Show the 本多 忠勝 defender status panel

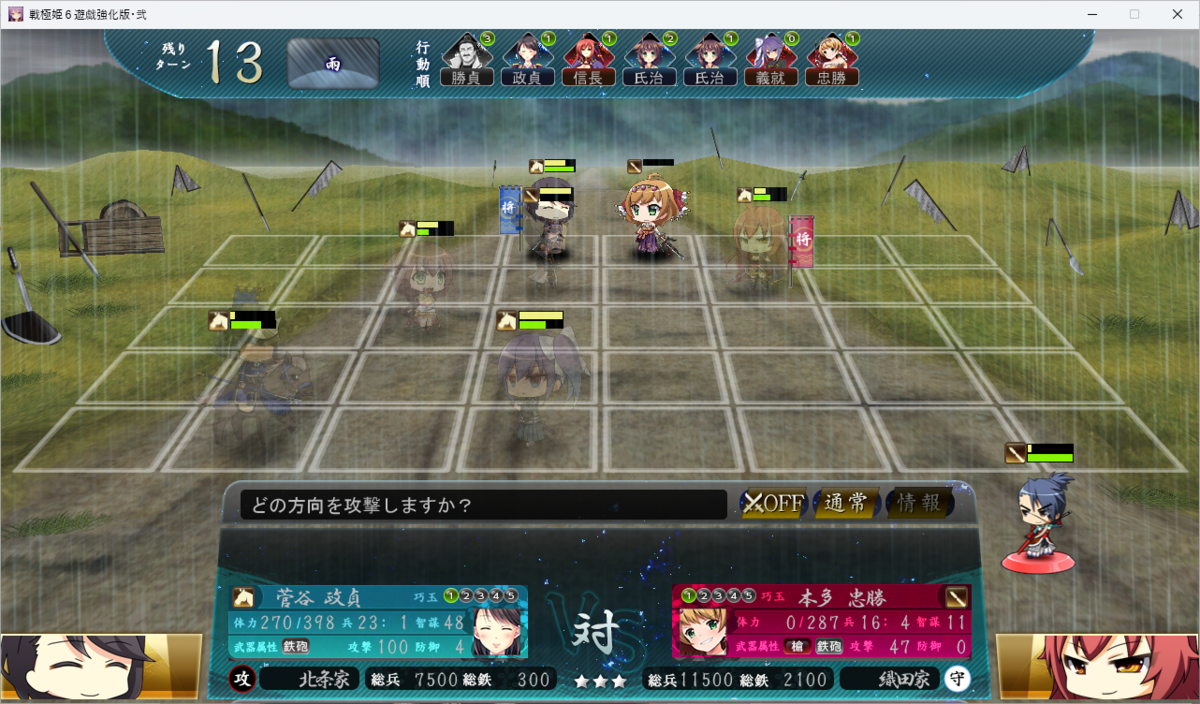click(x=820, y=620)
